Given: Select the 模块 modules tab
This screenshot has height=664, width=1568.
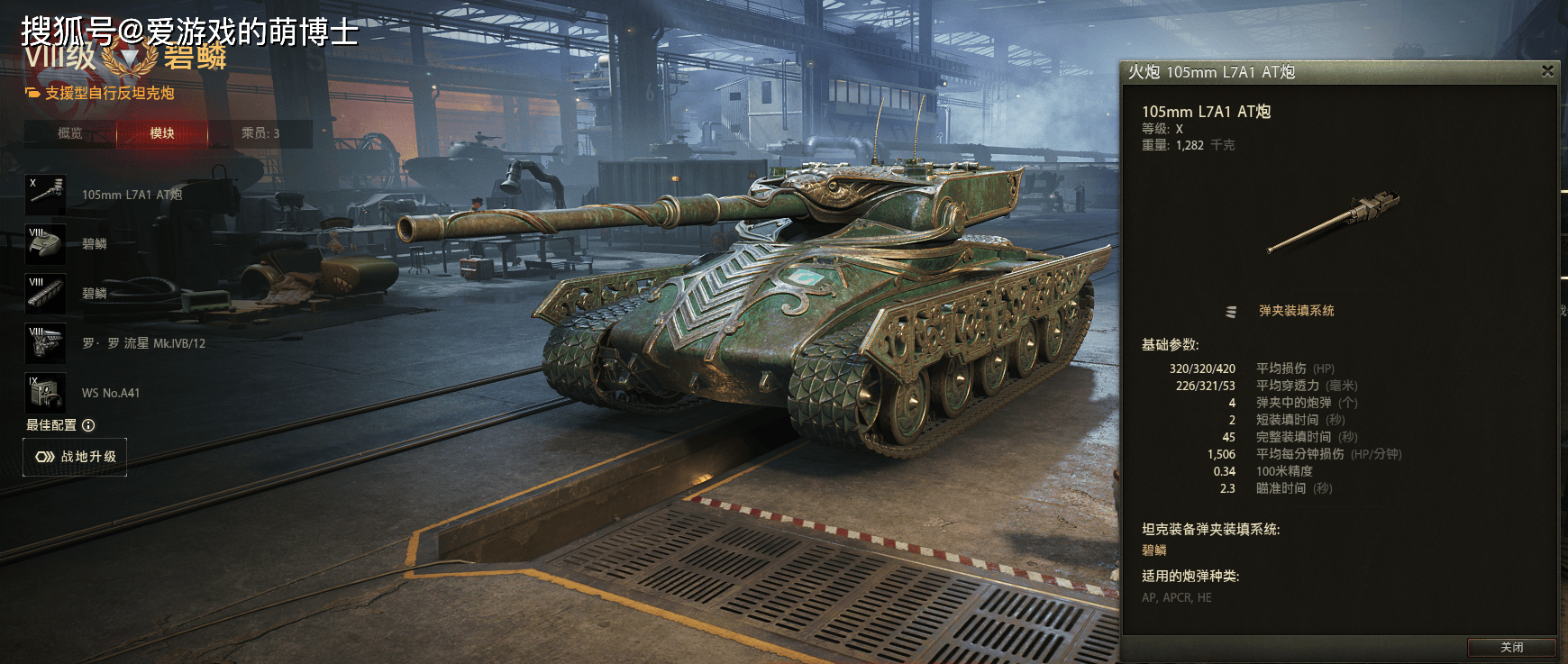Looking at the screenshot, I should 162,133.
